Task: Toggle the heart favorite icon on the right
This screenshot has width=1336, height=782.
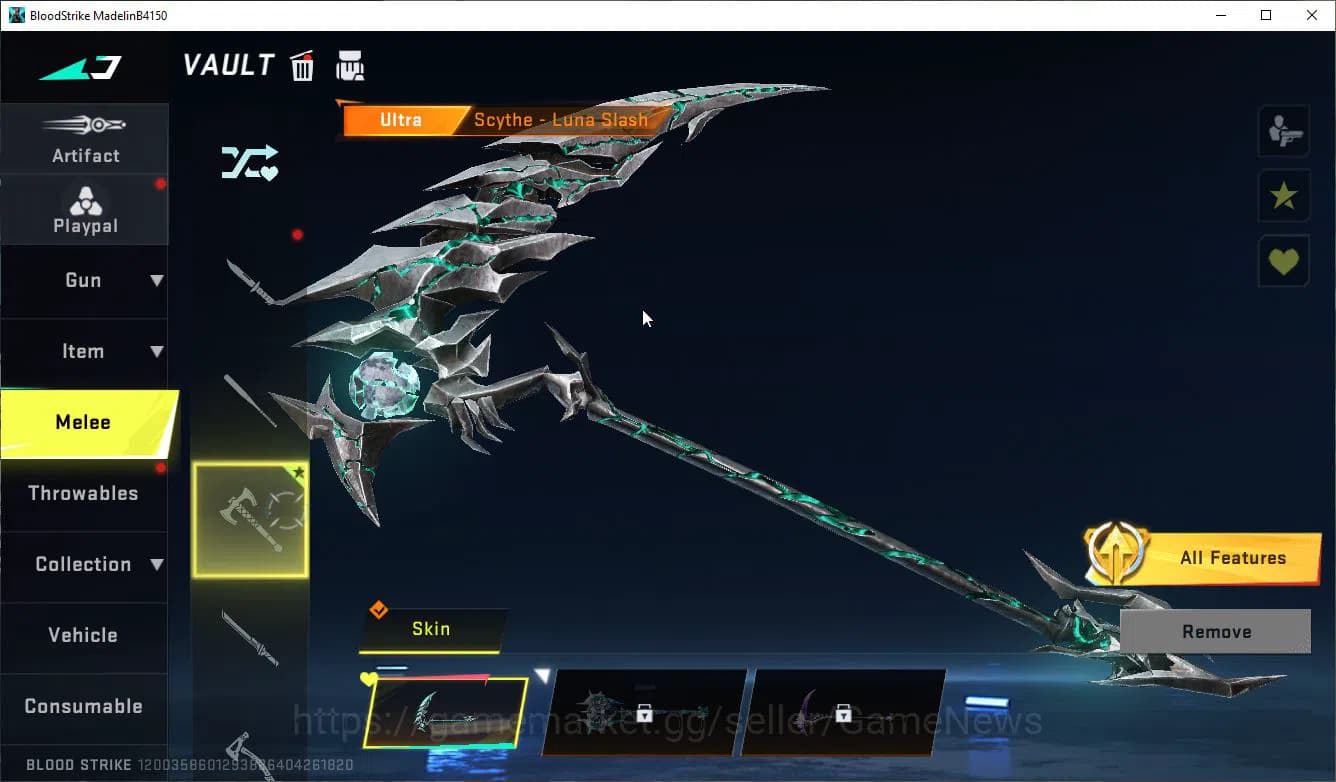Action: [1284, 261]
